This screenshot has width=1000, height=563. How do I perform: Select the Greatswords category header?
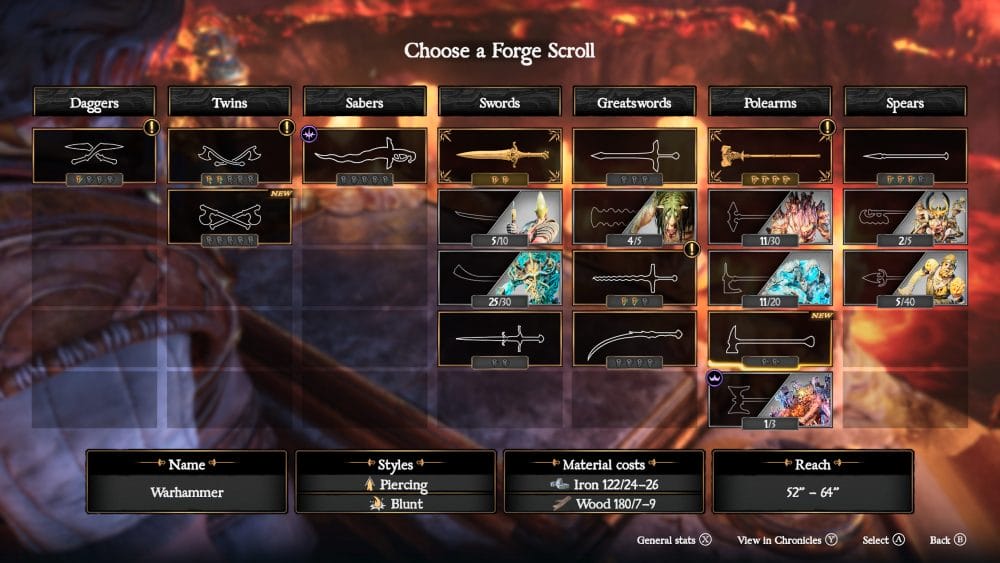coord(635,102)
